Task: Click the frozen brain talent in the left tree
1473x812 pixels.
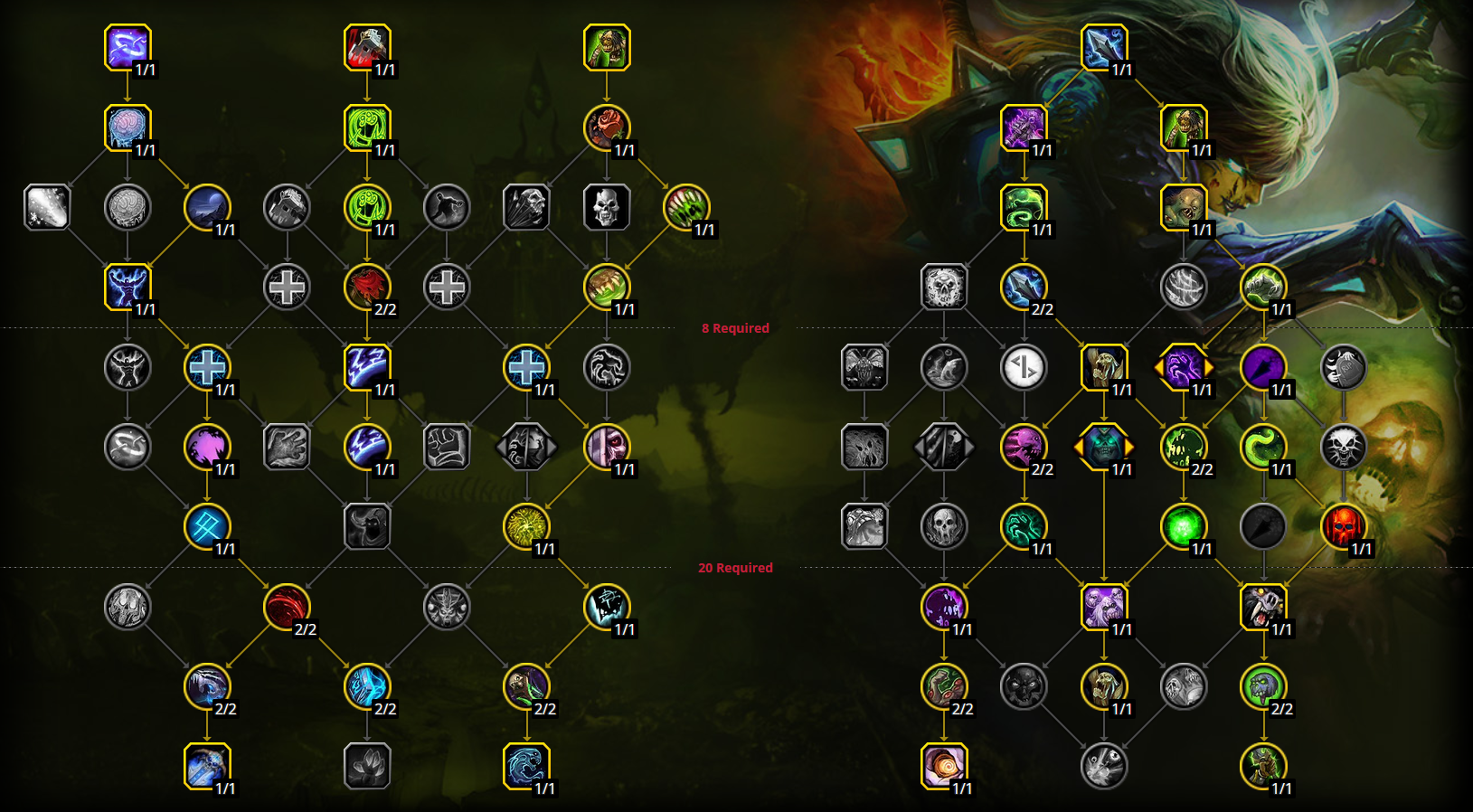Action: 127,127
